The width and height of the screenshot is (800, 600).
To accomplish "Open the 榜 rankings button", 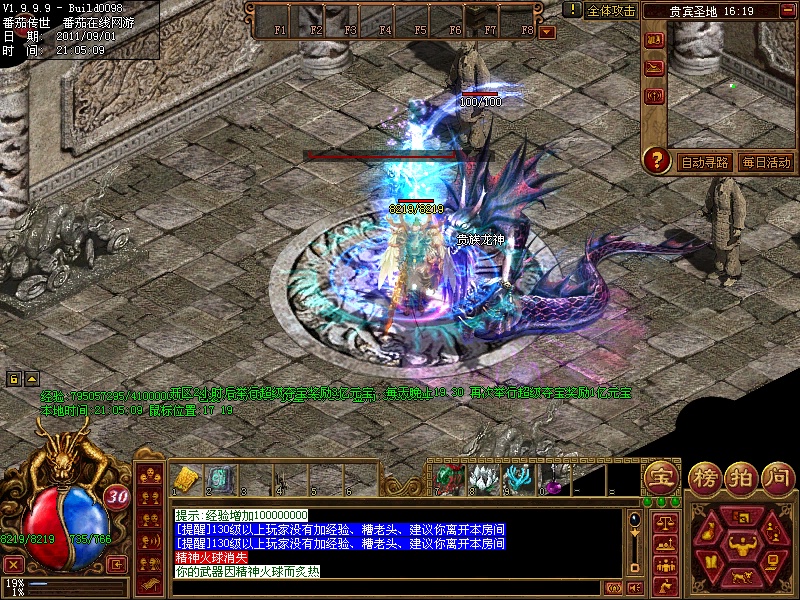I will 706,477.
